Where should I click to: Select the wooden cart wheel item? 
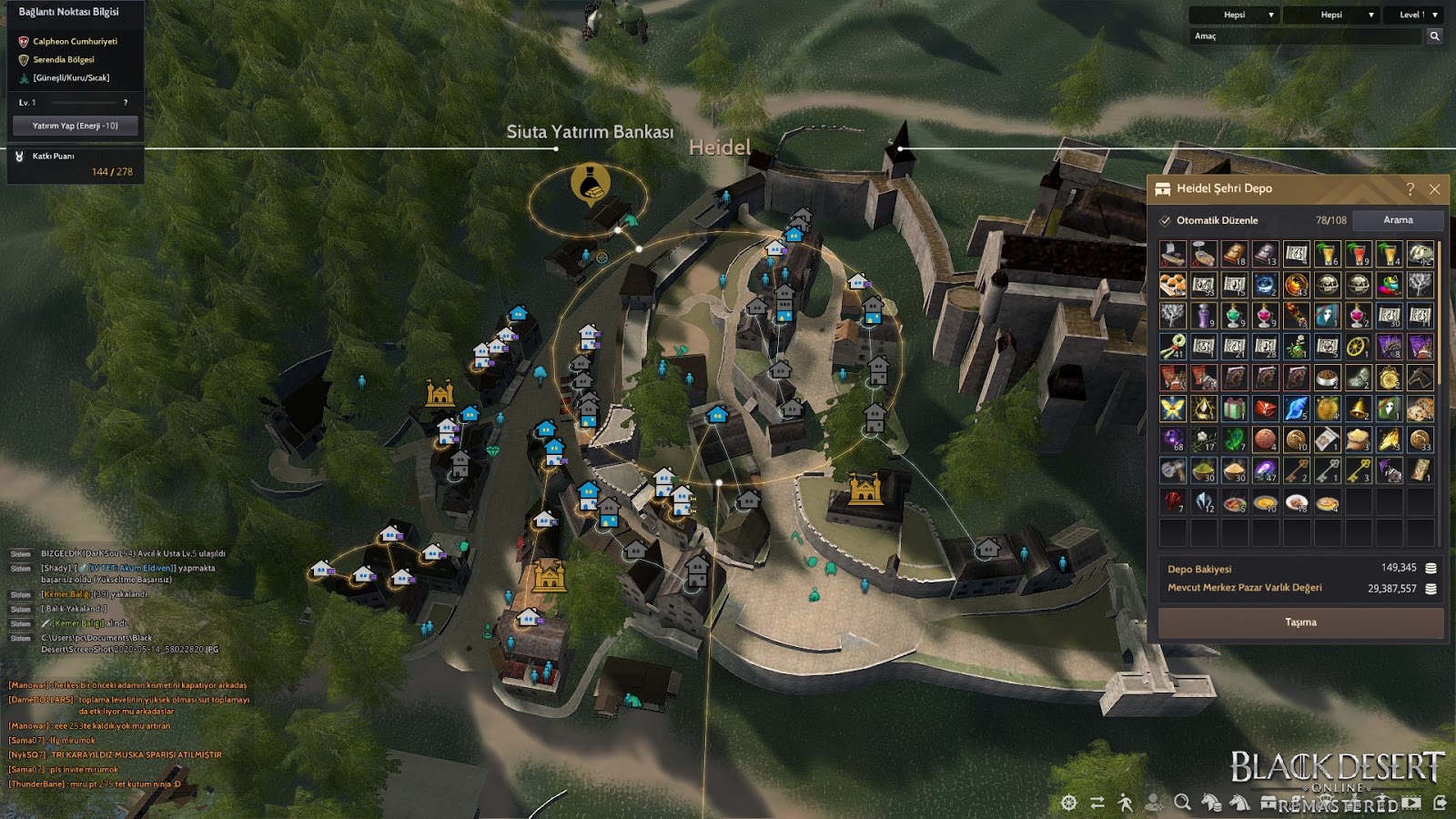click(x=1358, y=347)
